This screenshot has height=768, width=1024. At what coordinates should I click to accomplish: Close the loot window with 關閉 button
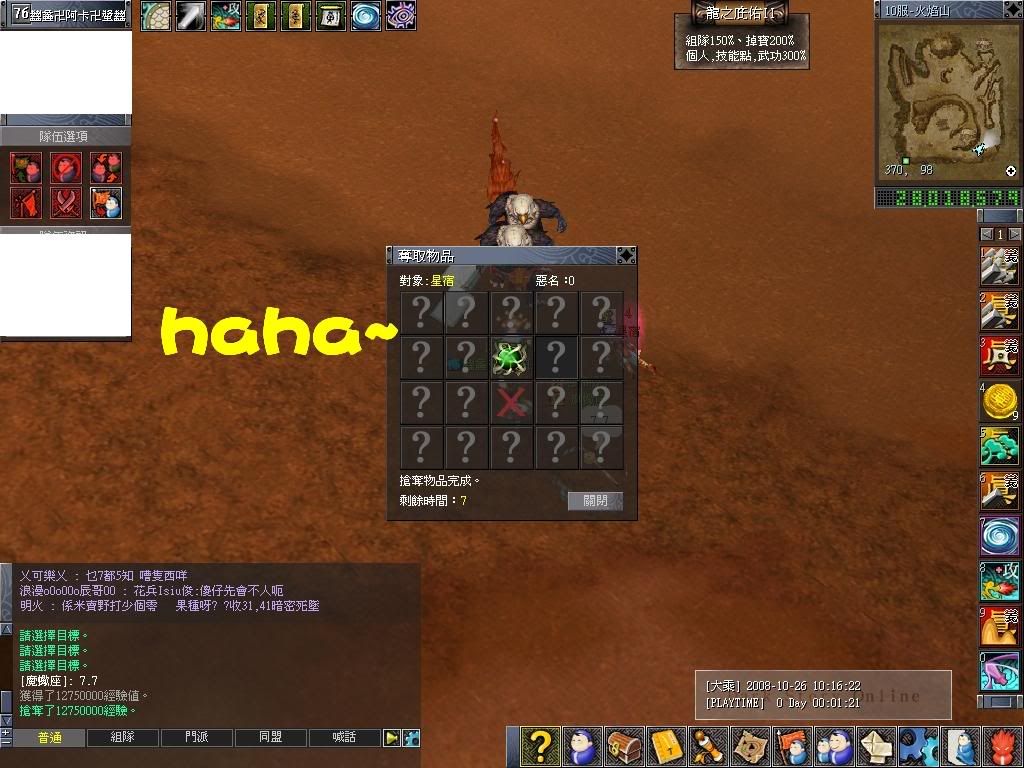pyautogui.click(x=595, y=500)
